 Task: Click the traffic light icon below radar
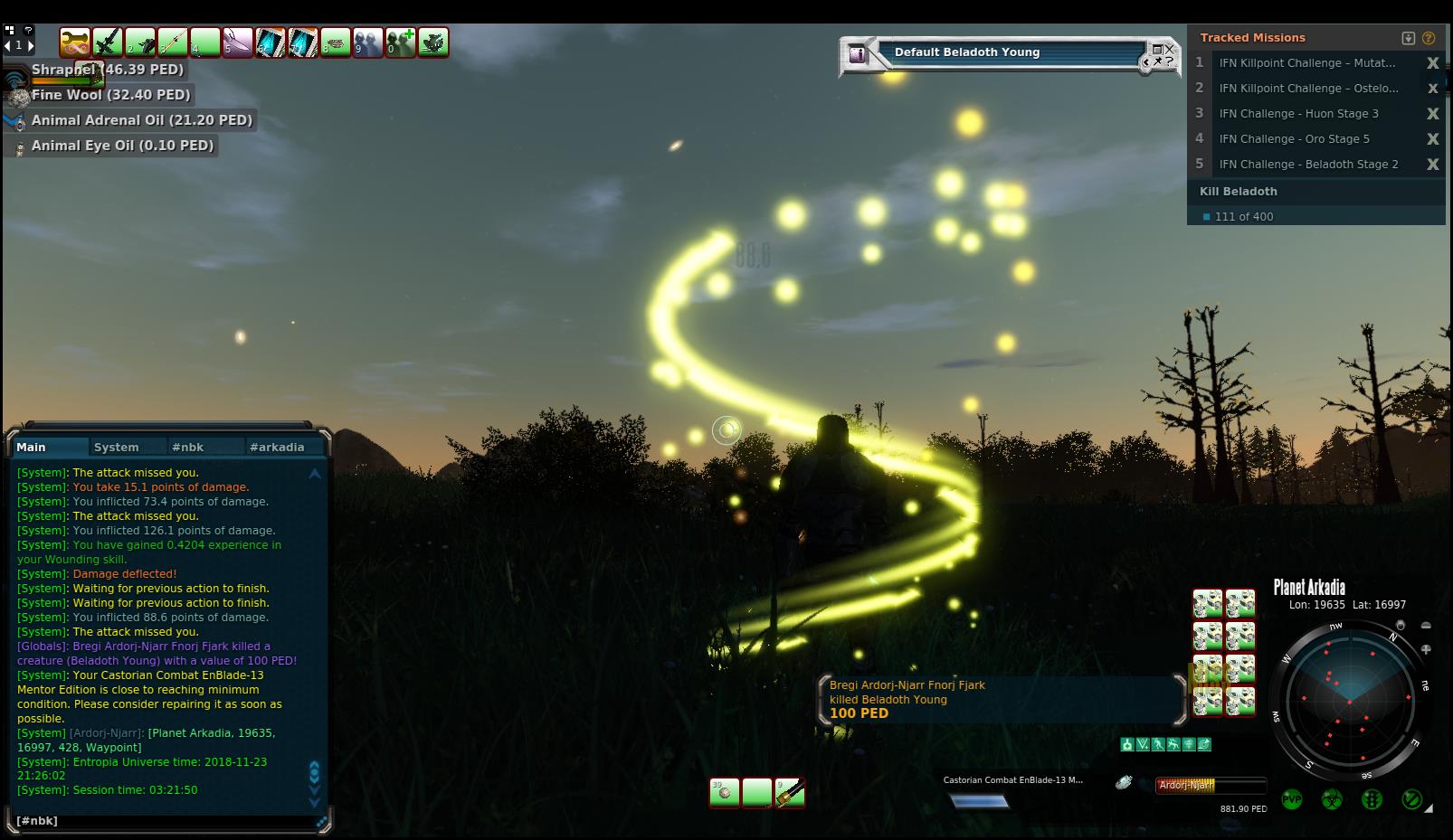tap(1372, 799)
